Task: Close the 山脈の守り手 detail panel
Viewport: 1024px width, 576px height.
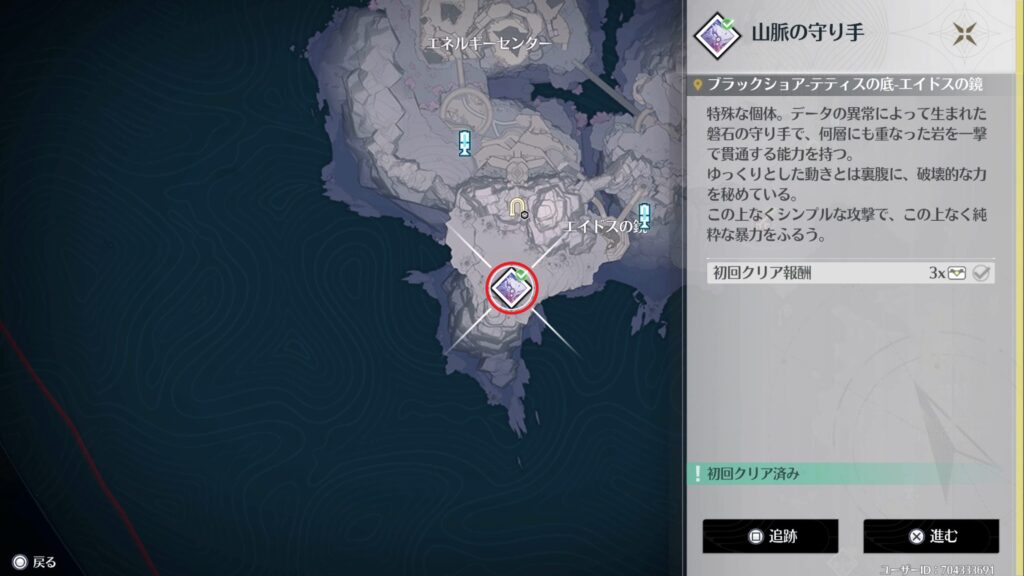Action: coord(965,33)
